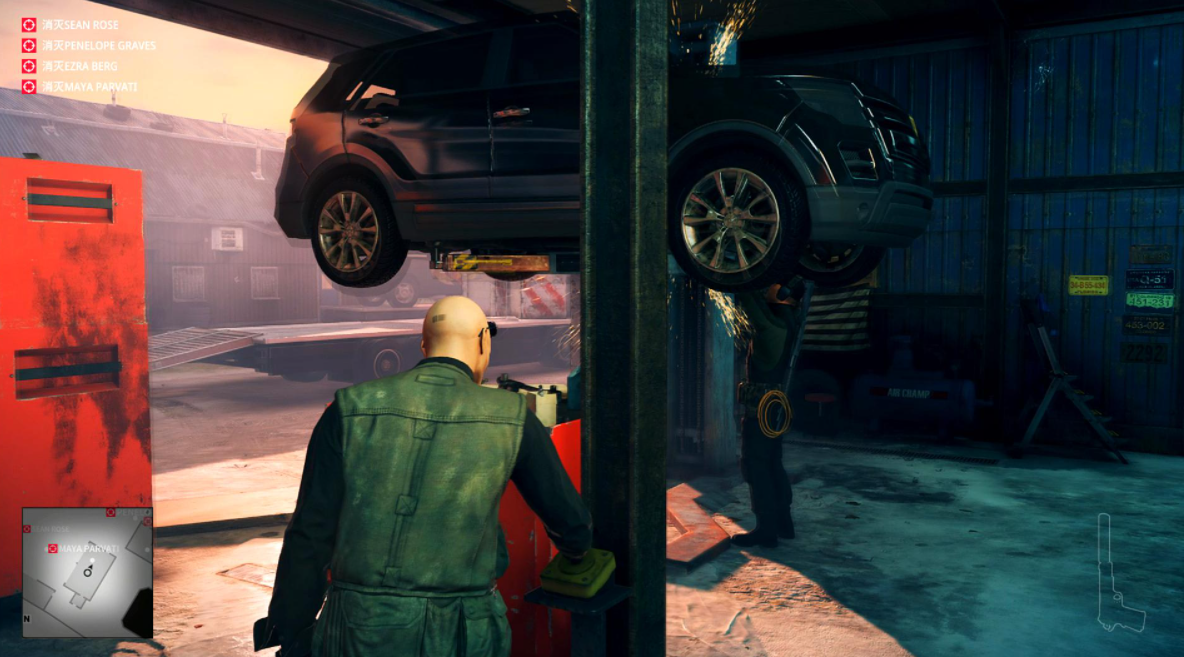Select the Sean Rose objective entry
Image resolution: width=1184 pixels, height=657 pixels.
click(x=78, y=24)
